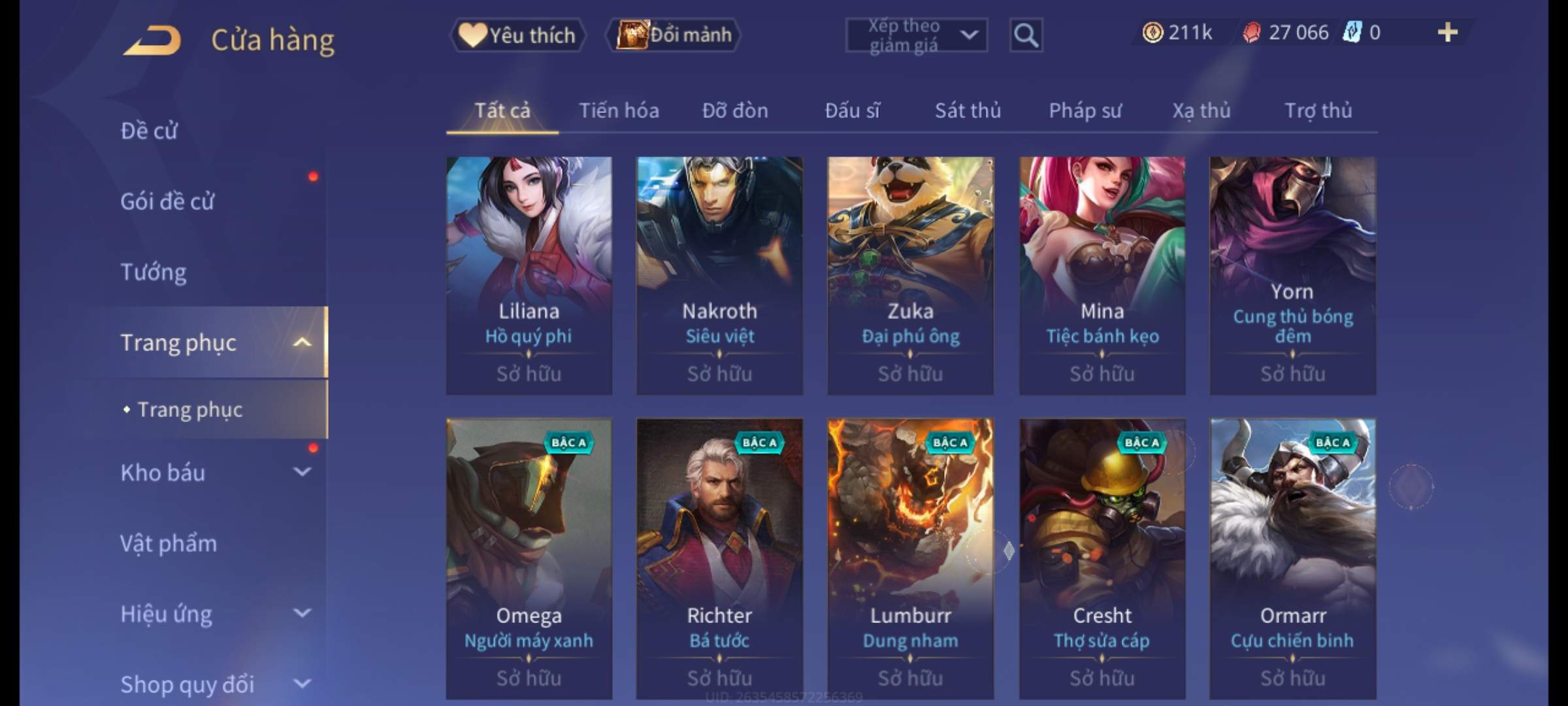Open the Đề cử menu entry
The width and height of the screenshot is (1568, 706).
(x=149, y=131)
